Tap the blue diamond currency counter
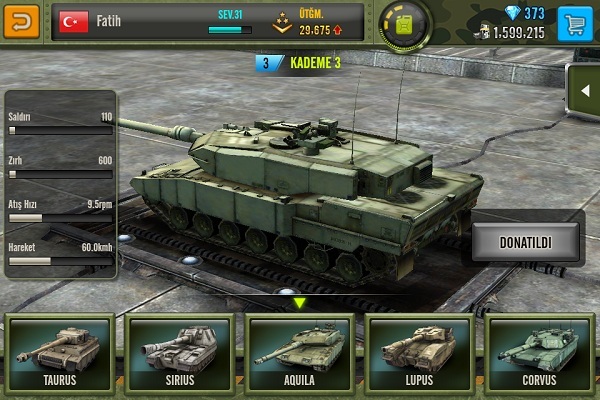Screen dimensions: 600x400 point(526,13)
